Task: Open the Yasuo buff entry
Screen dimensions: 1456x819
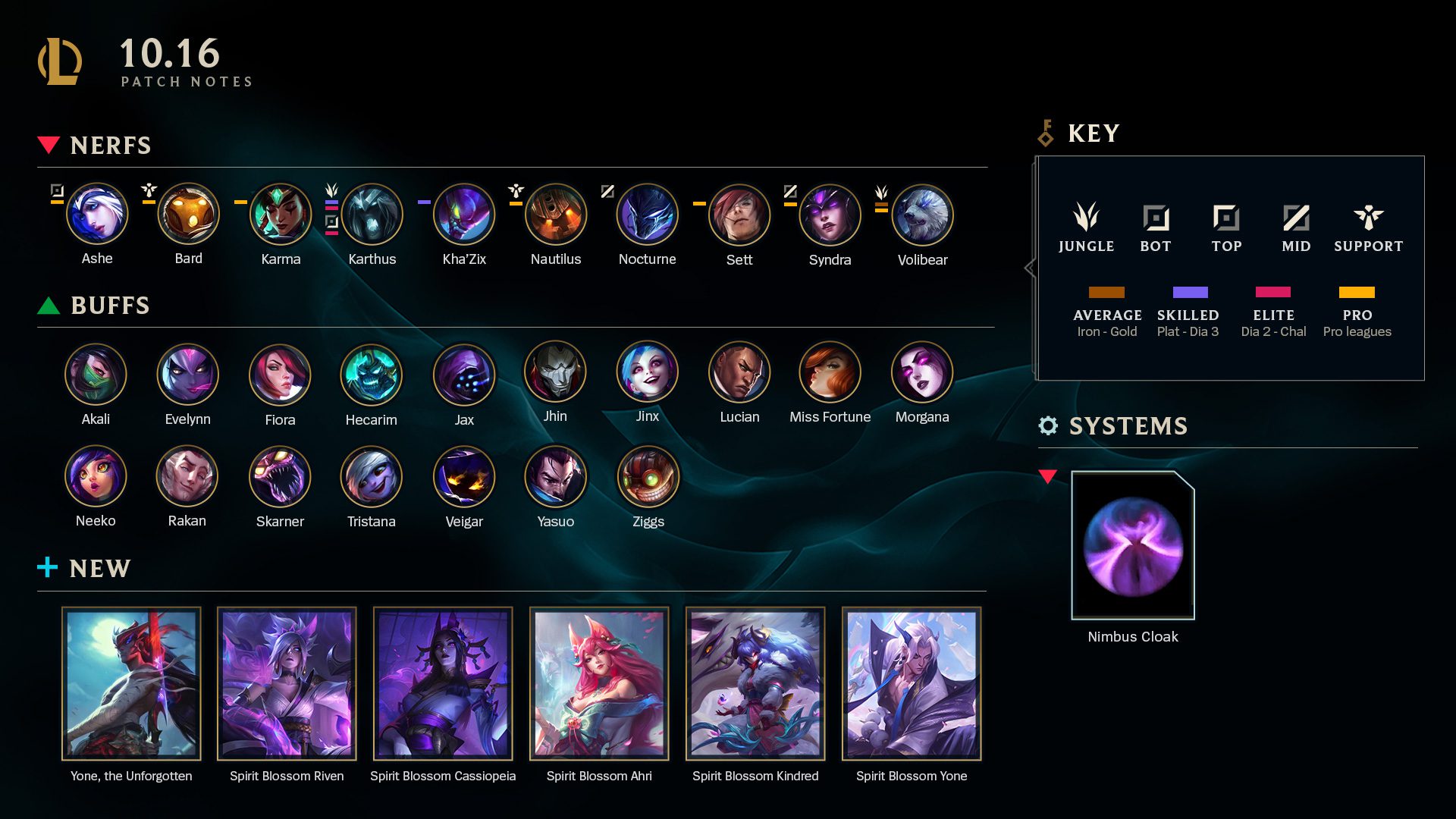Action: click(555, 477)
